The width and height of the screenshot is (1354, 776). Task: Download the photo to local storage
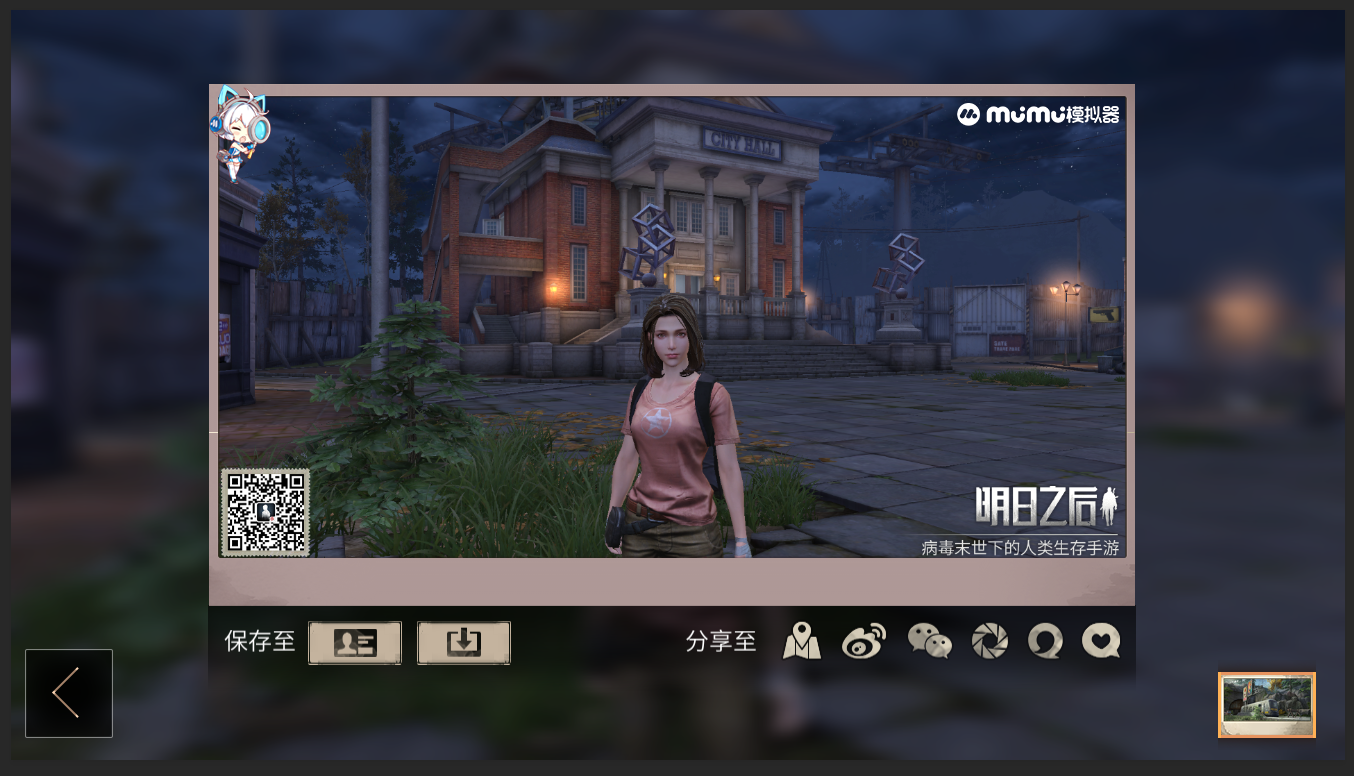click(x=463, y=643)
